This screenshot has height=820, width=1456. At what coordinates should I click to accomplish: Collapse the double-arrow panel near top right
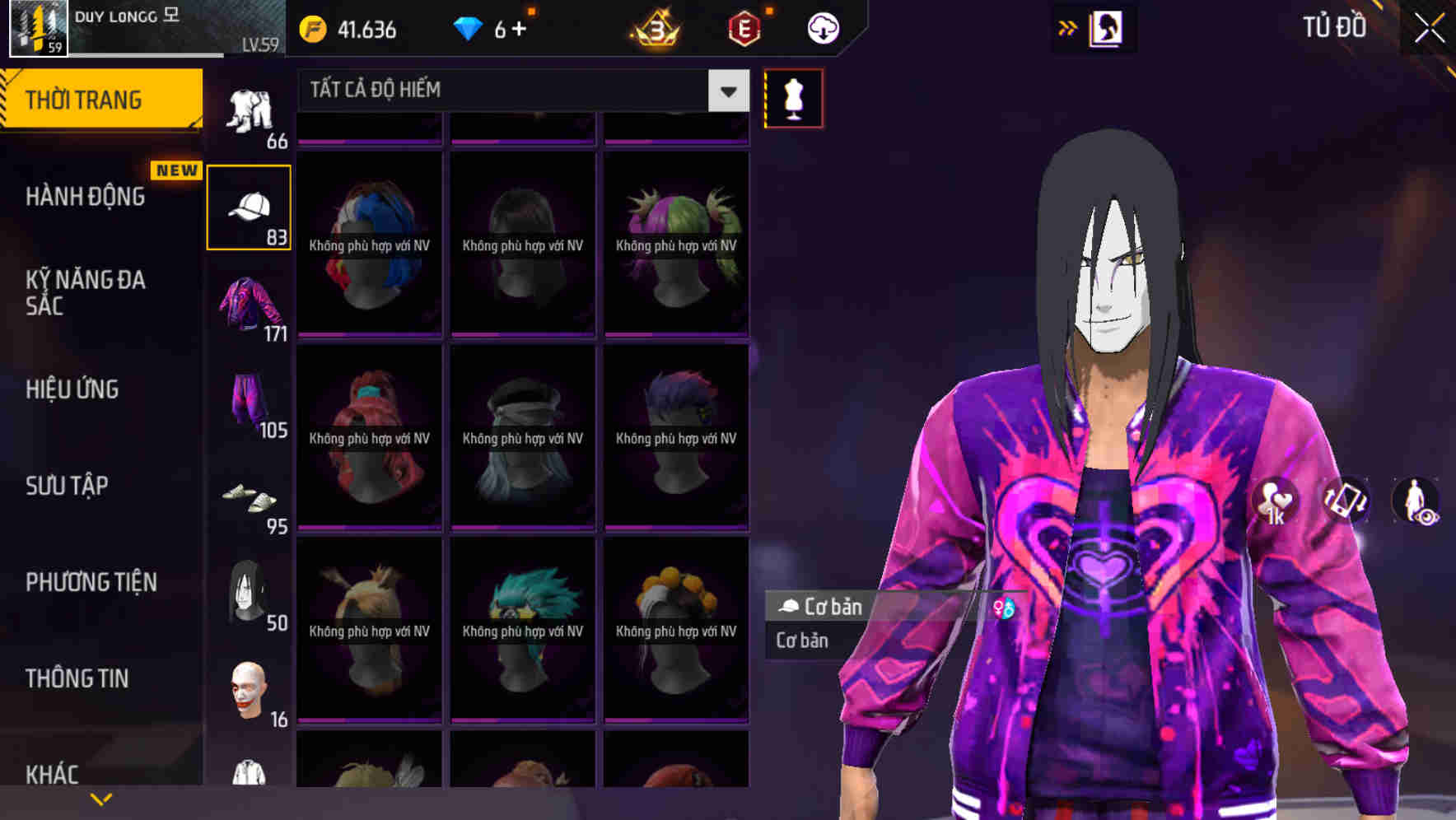1068,27
